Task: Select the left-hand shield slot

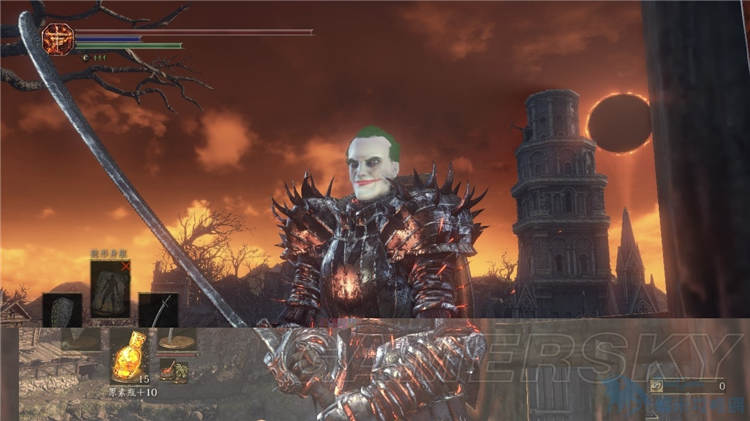Action: point(62,309)
